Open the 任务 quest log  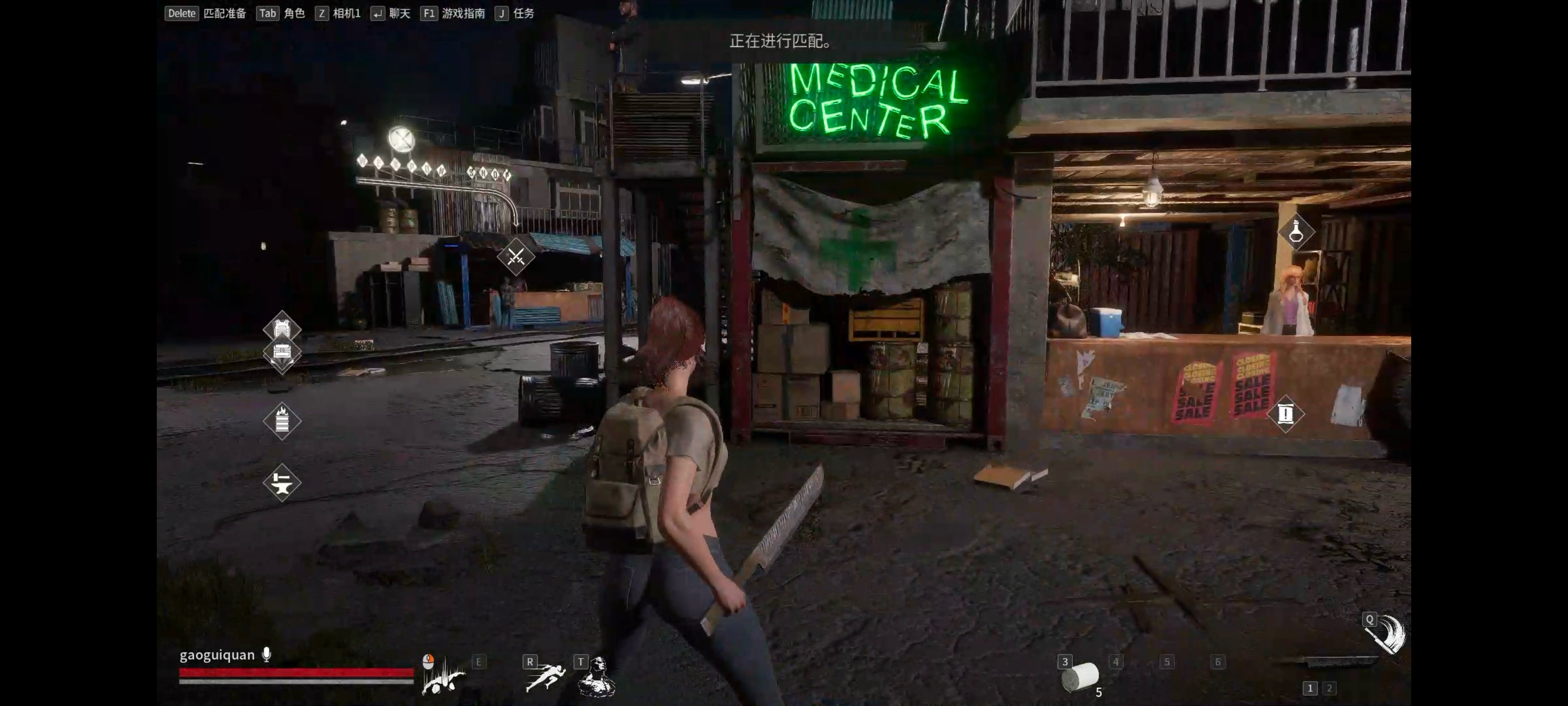pos(523,13)
